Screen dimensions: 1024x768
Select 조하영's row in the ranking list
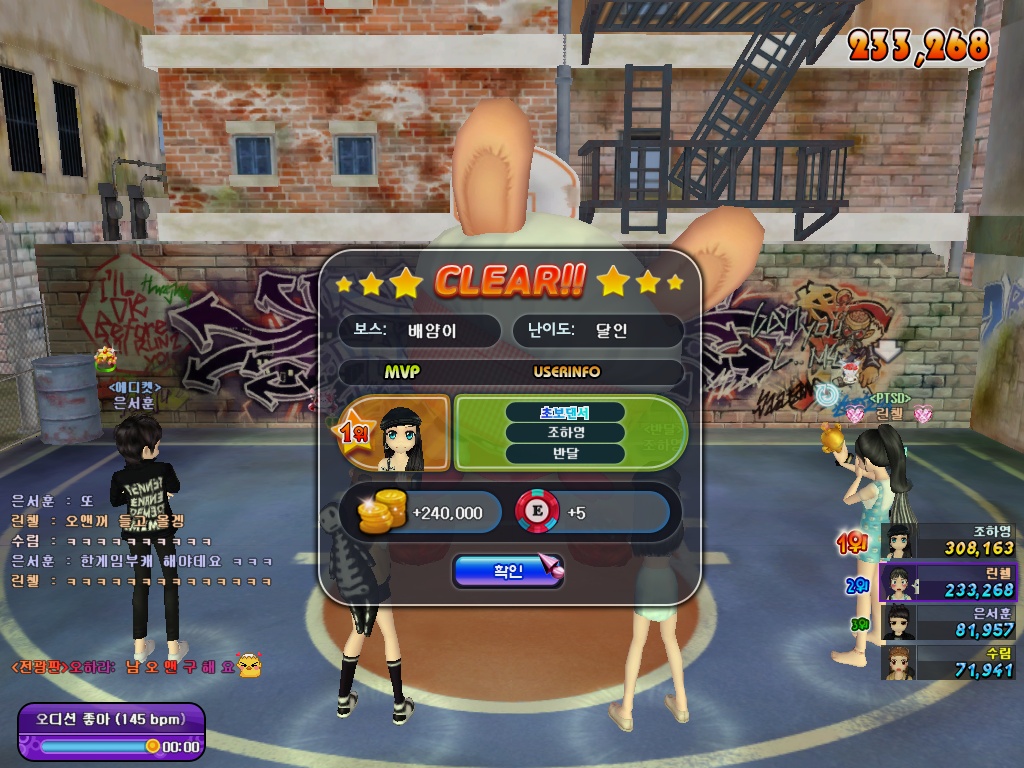click(948, 540)
